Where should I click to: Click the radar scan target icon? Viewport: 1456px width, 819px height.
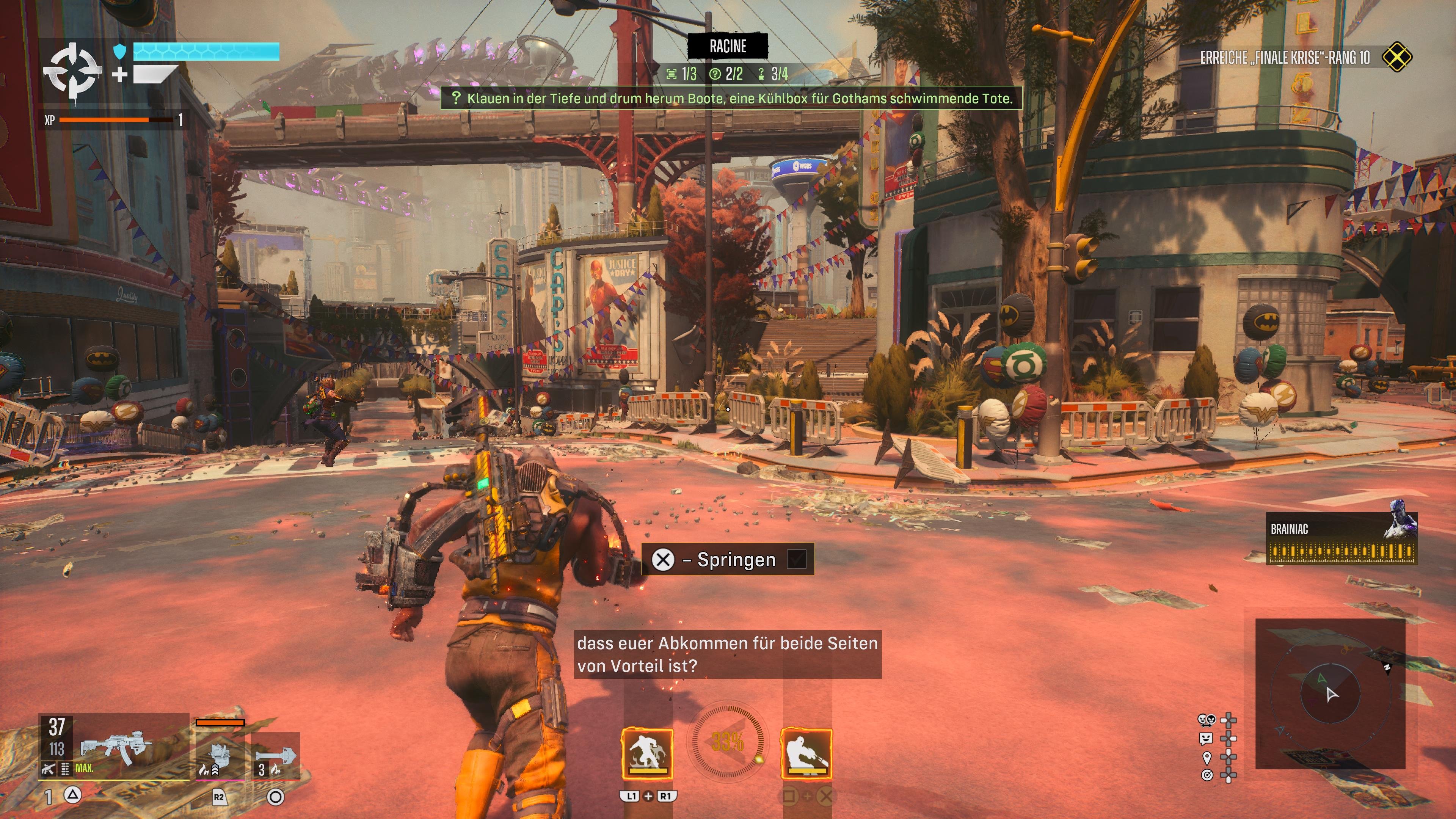(1207, 775)
